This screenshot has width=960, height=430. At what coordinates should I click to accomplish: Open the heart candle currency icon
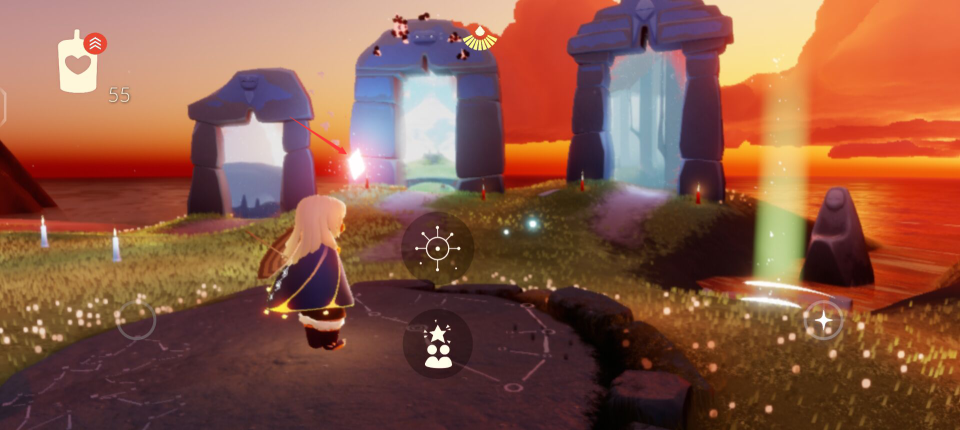[x=78, y=66]
